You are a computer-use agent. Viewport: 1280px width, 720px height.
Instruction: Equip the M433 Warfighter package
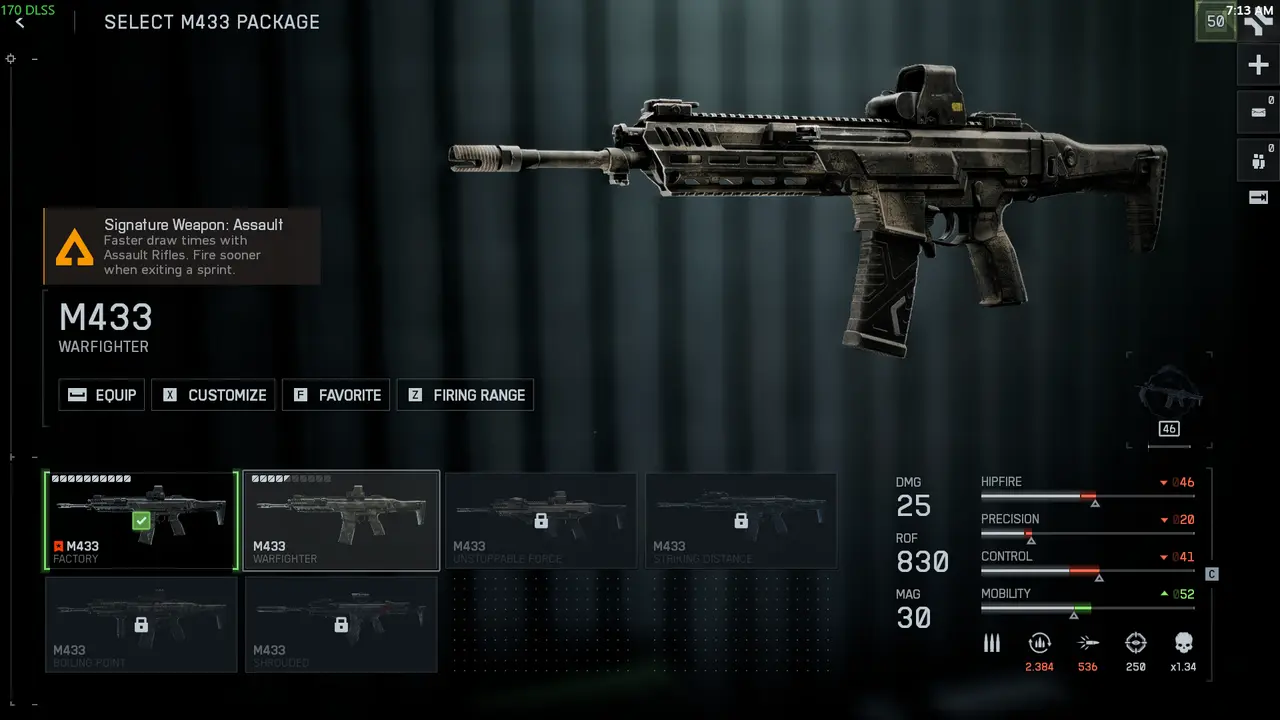coord(102,395)
